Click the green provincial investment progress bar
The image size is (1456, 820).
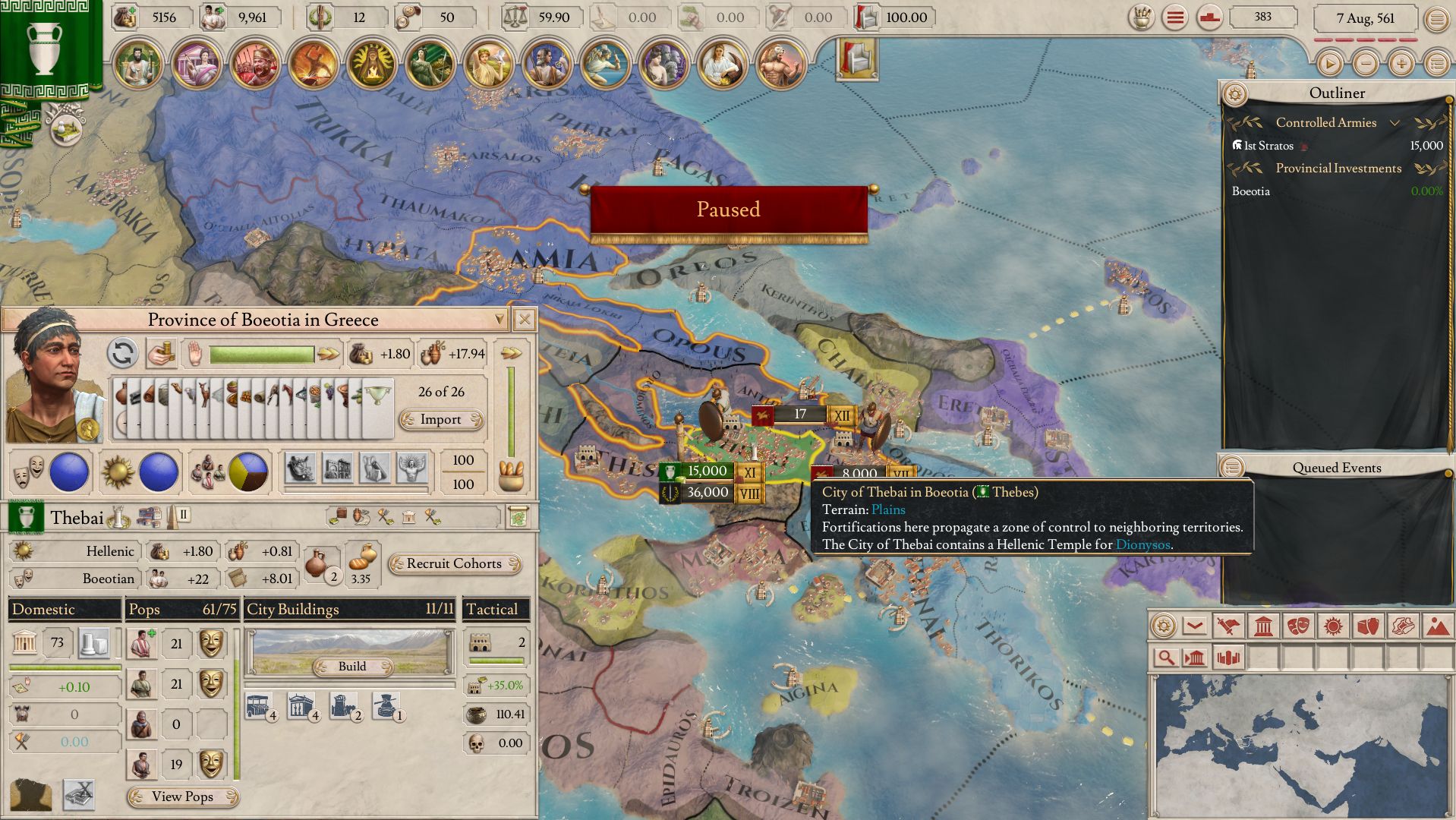click(x=261, y=354)
